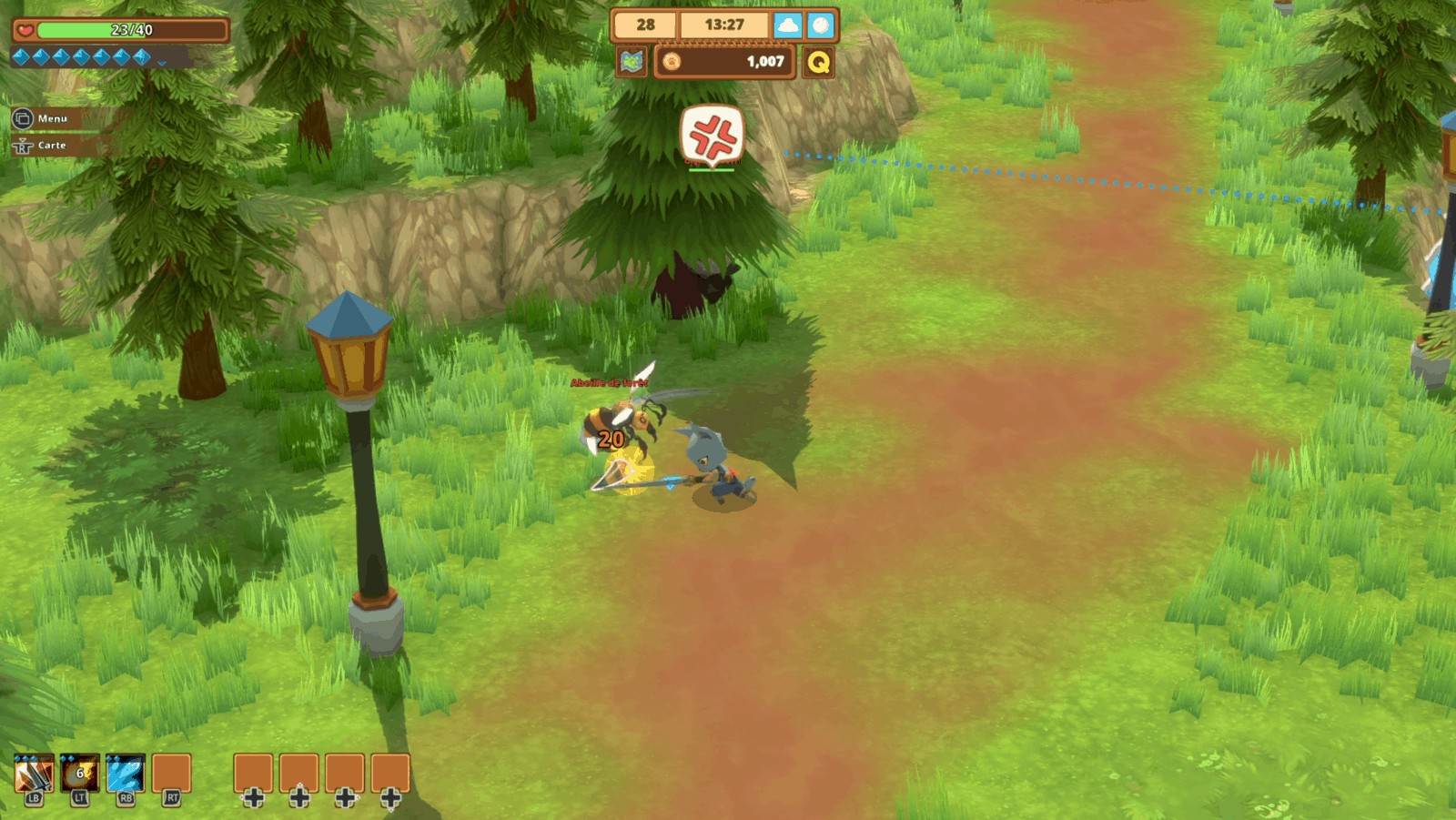The width and height of the screenshot is (1456, 820).
Task: Open the world map icon
Action: [x=632, y=62]
